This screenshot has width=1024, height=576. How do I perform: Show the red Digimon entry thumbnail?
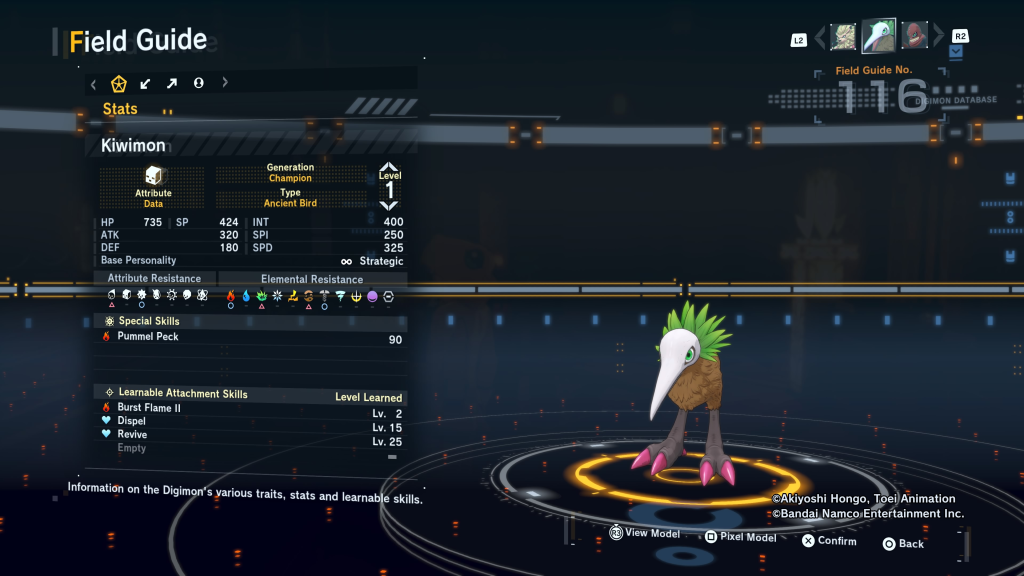[x=915, y=37]
